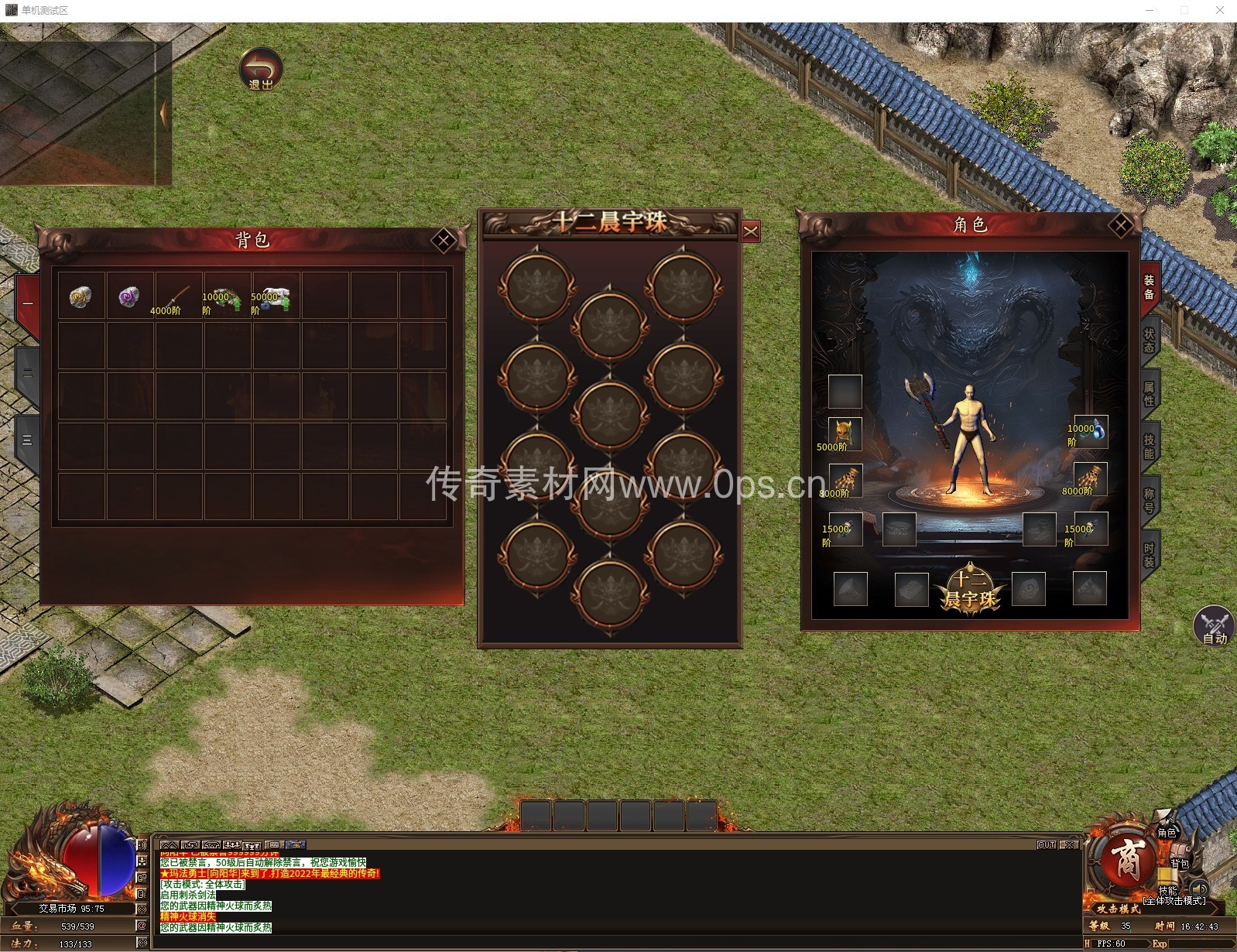Click the 十二晨宇珠 emblem button in character panel
This screenshot has width=1237, height=952.
click(x=970, y=590)
